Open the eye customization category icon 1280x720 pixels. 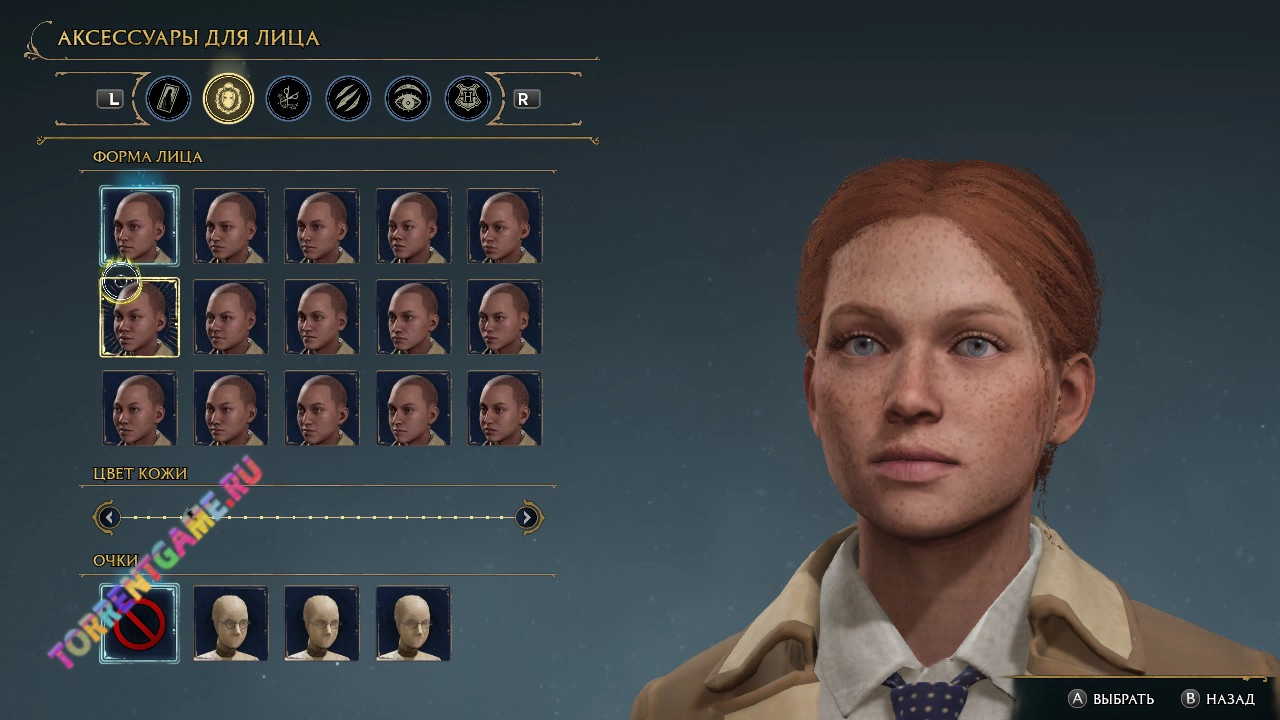point(408,99)
